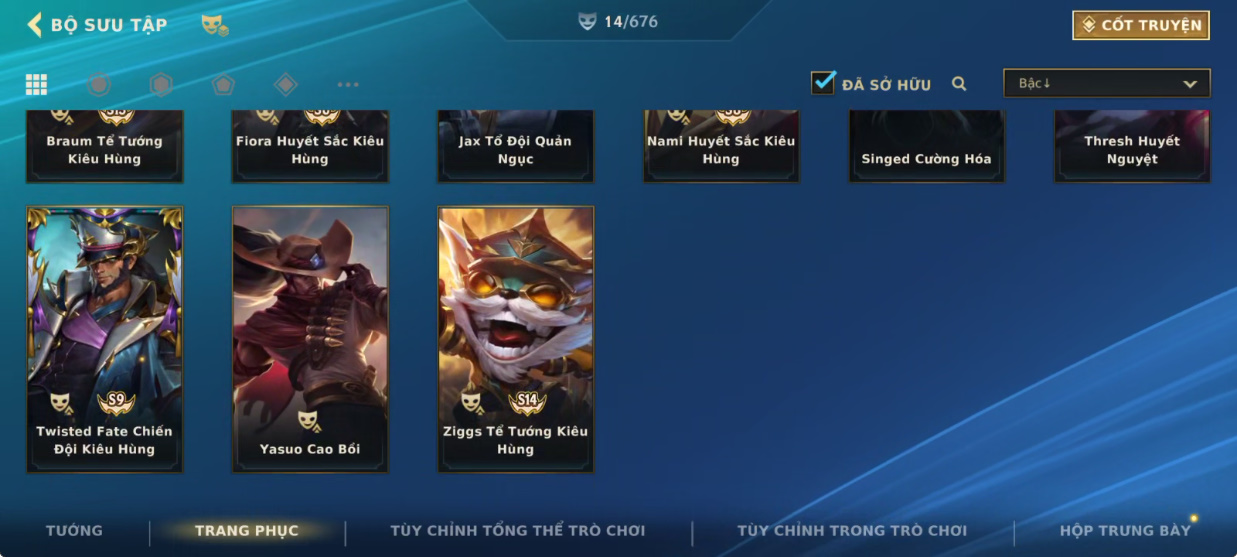Screen dimensions: 1237x557
Task: Toggle the Đã Sở Hữu checkbox
Action: coord(823,83)
